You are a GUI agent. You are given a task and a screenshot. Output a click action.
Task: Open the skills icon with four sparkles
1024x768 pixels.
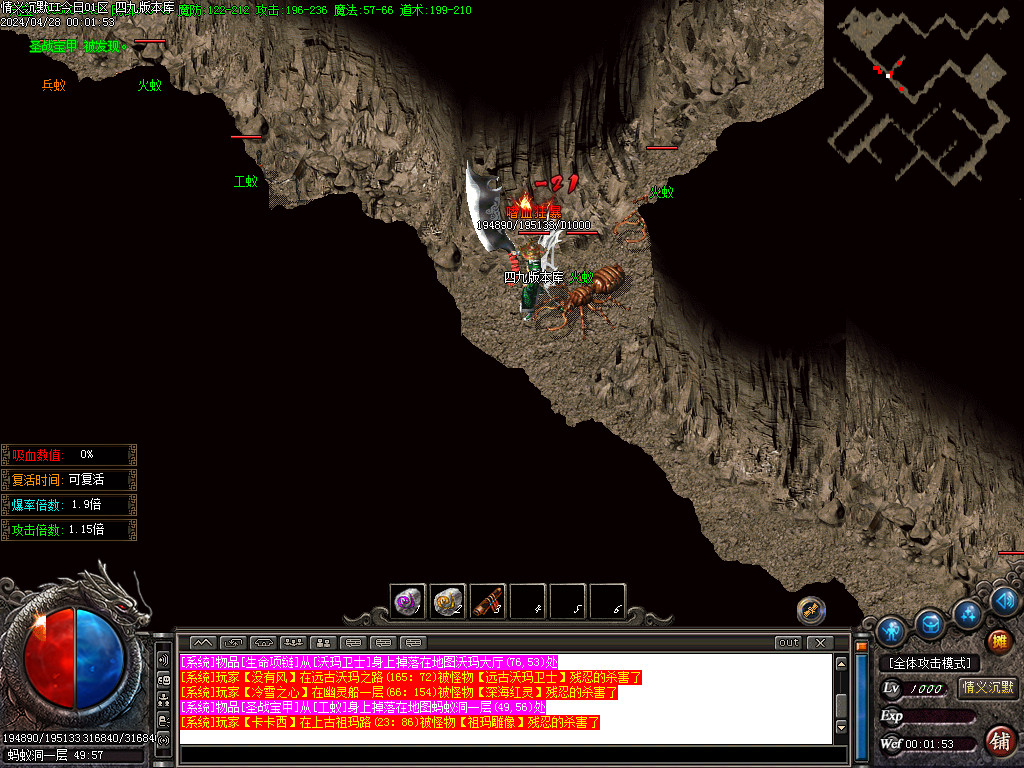967,613
